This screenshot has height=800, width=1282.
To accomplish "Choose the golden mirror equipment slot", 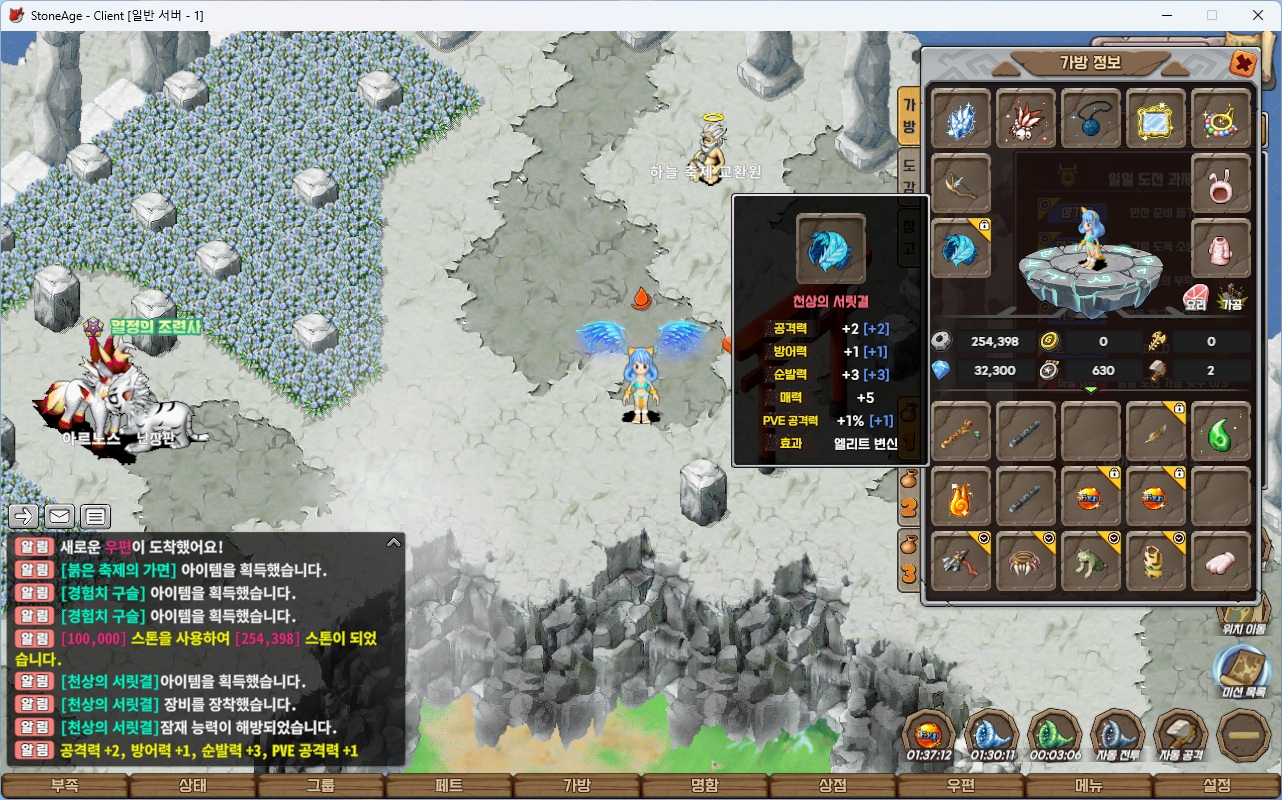I will (x=1156, y=119).
